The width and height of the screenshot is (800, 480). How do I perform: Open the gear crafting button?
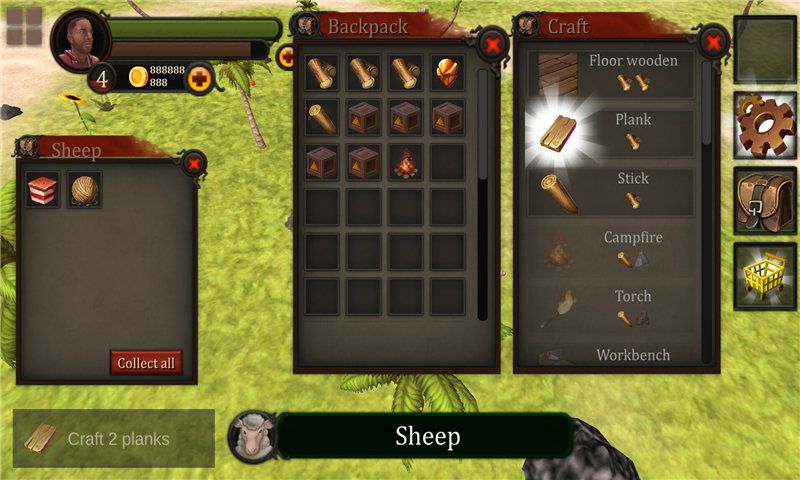[765, 125]
